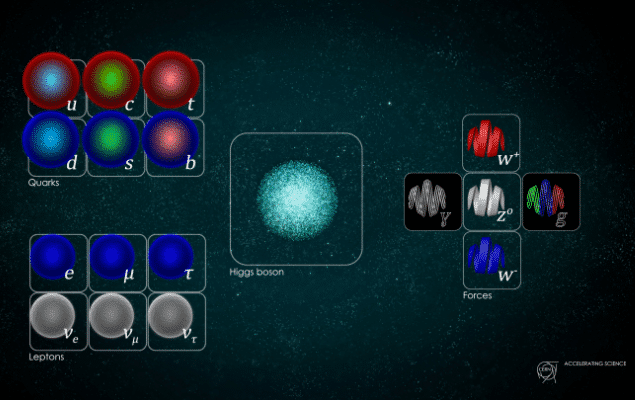This screenshot has height=400, width=635.
Task: Select the electron lepton tile
Action: (x=59, y=262)
